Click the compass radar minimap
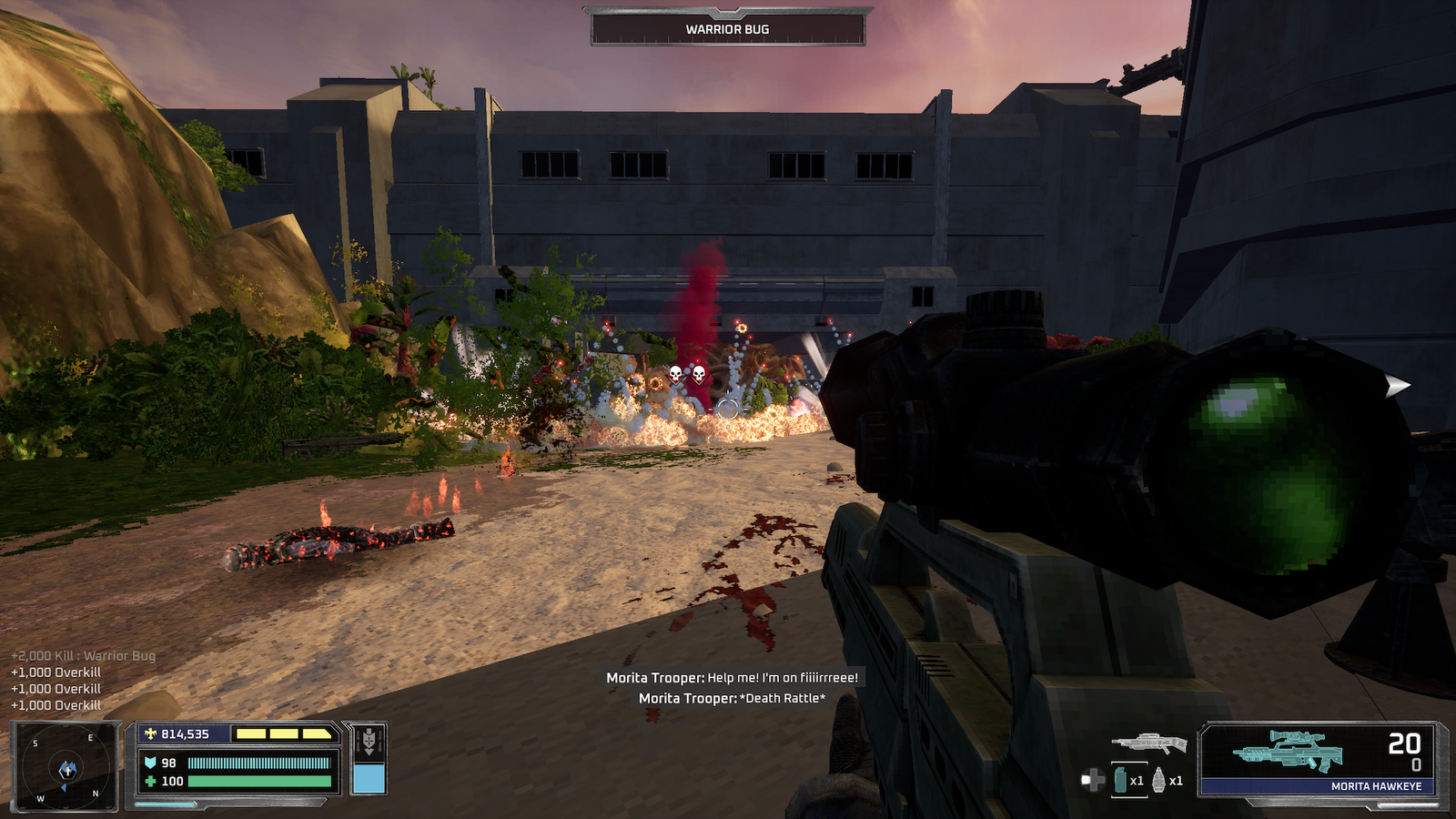 click(65, 767)
